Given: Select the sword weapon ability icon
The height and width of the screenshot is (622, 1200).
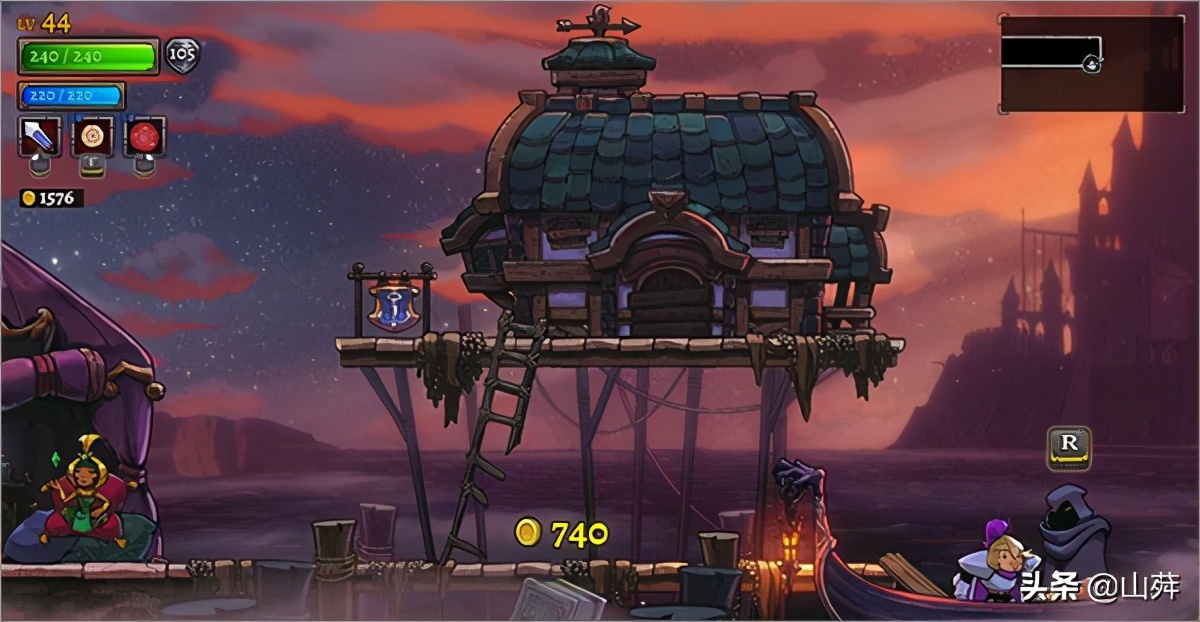Looking at the screenshot, I should click(40, 136).
